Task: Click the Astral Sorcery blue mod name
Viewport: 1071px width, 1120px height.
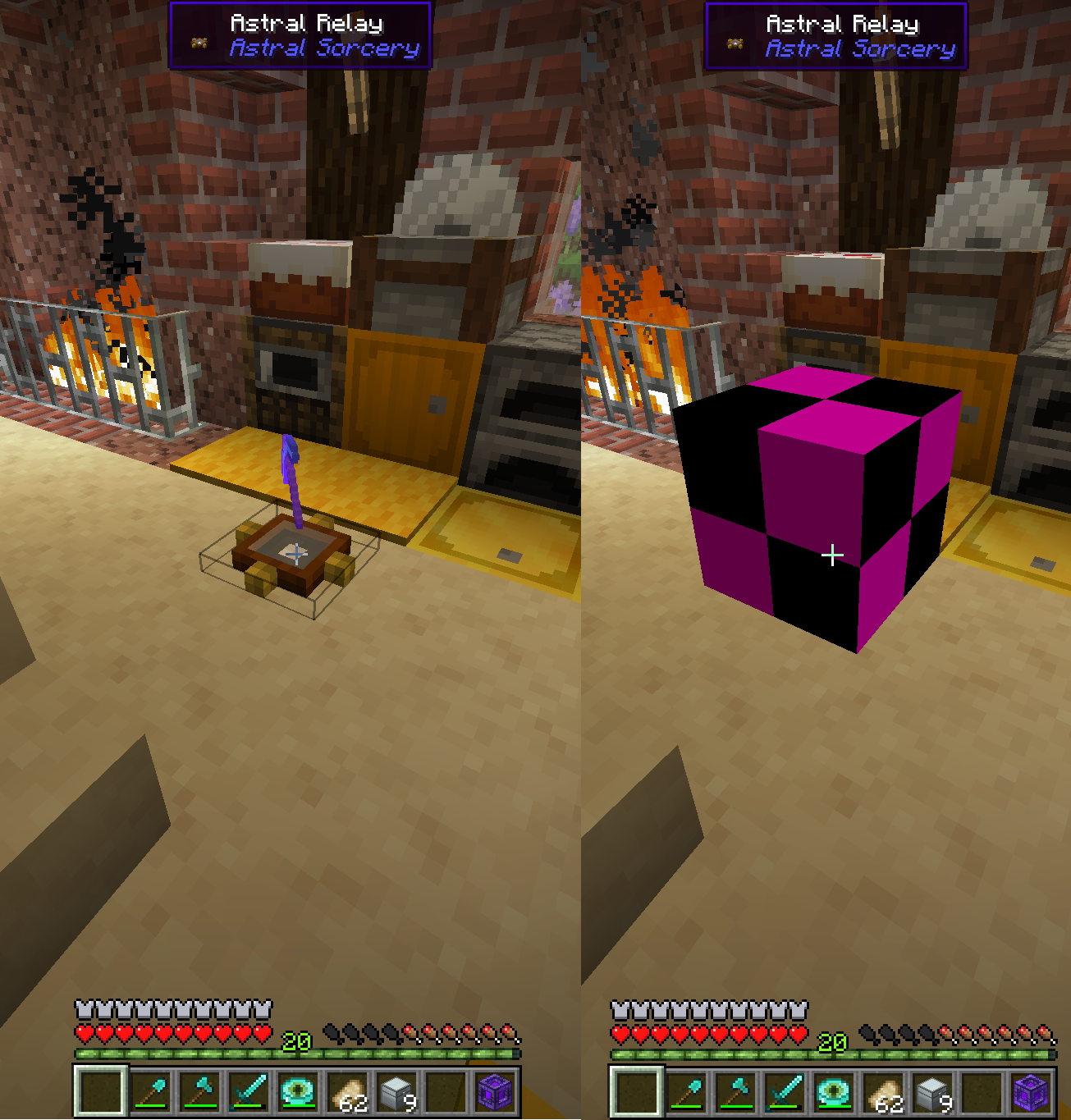Action: [x=323, y=48]
